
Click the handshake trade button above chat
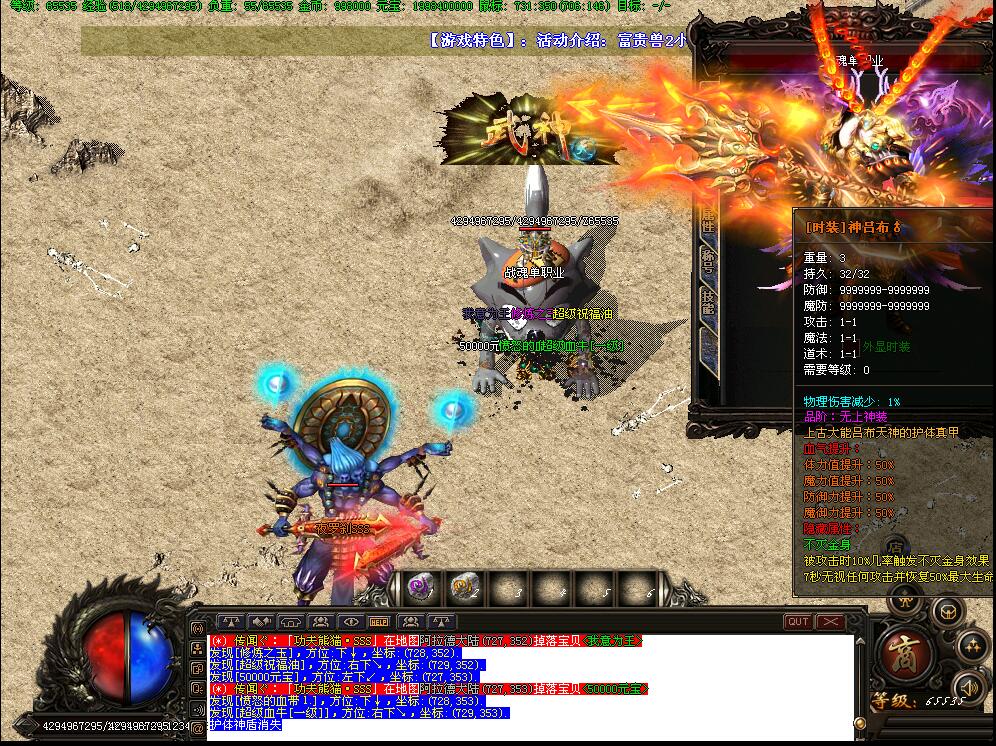[261, 622]
